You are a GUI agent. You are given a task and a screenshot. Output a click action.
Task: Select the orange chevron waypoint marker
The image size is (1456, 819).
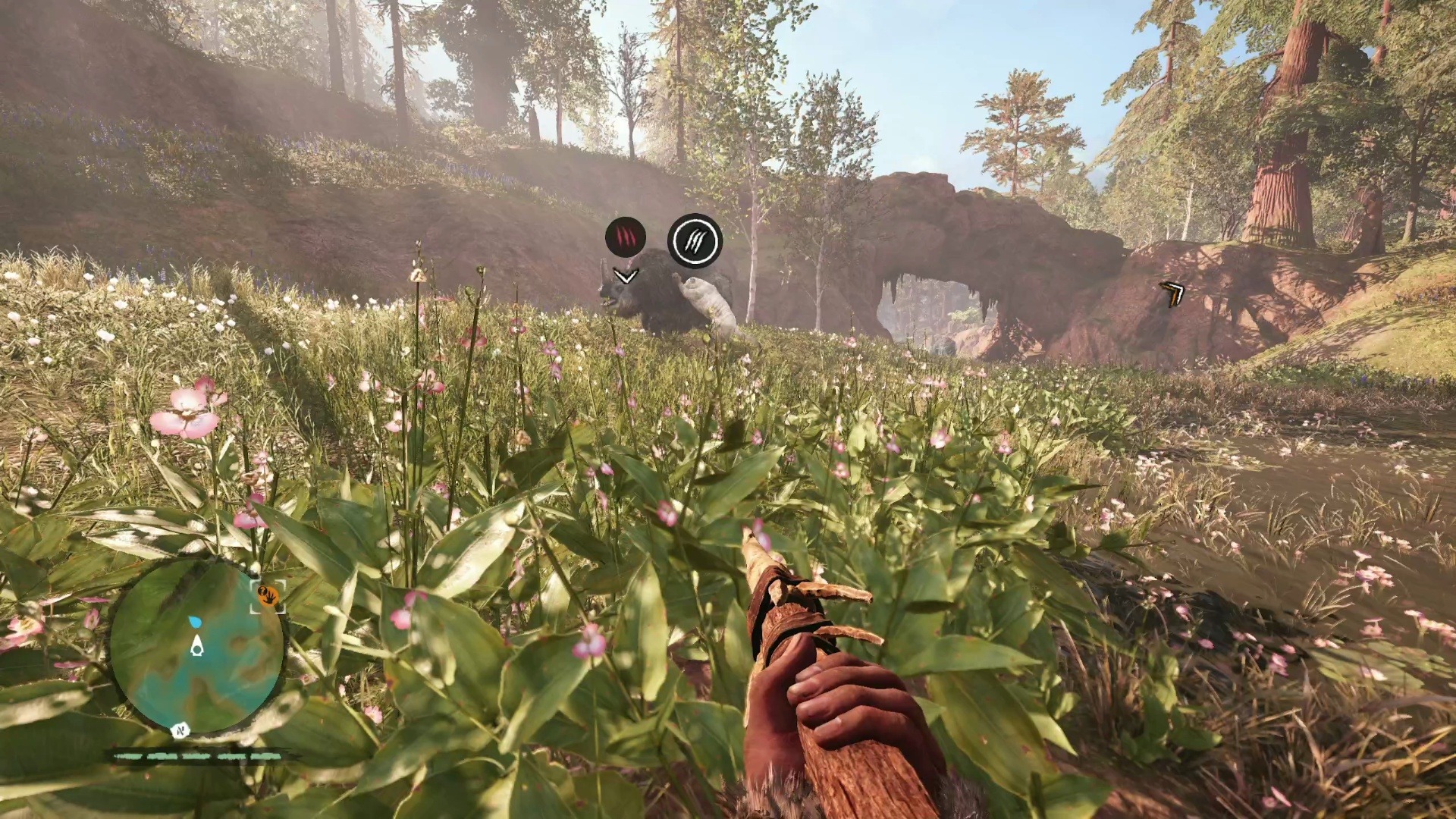click(1172, 293)
